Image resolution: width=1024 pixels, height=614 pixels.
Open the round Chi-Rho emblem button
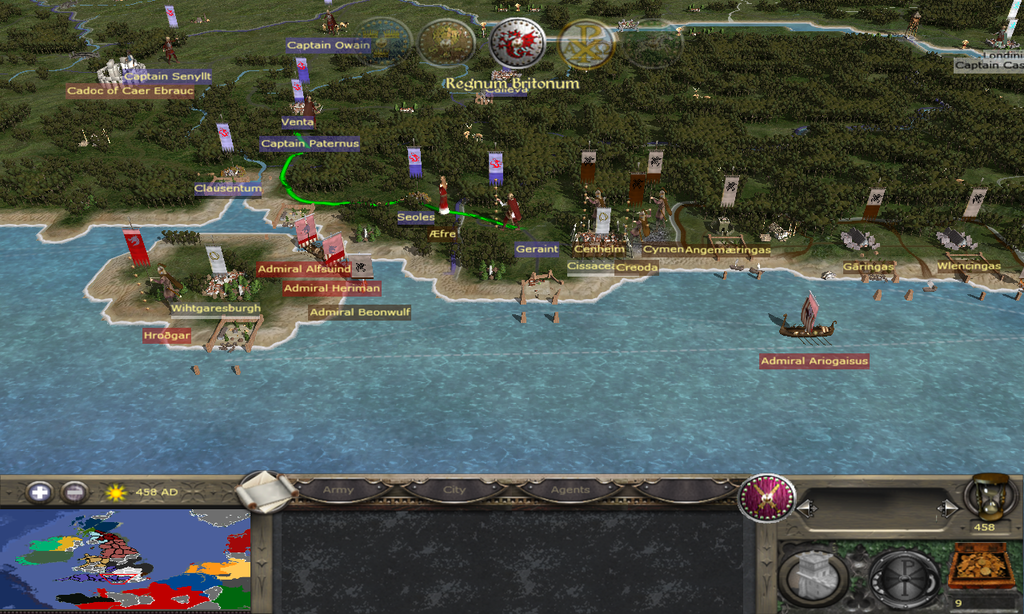point(903,575)
